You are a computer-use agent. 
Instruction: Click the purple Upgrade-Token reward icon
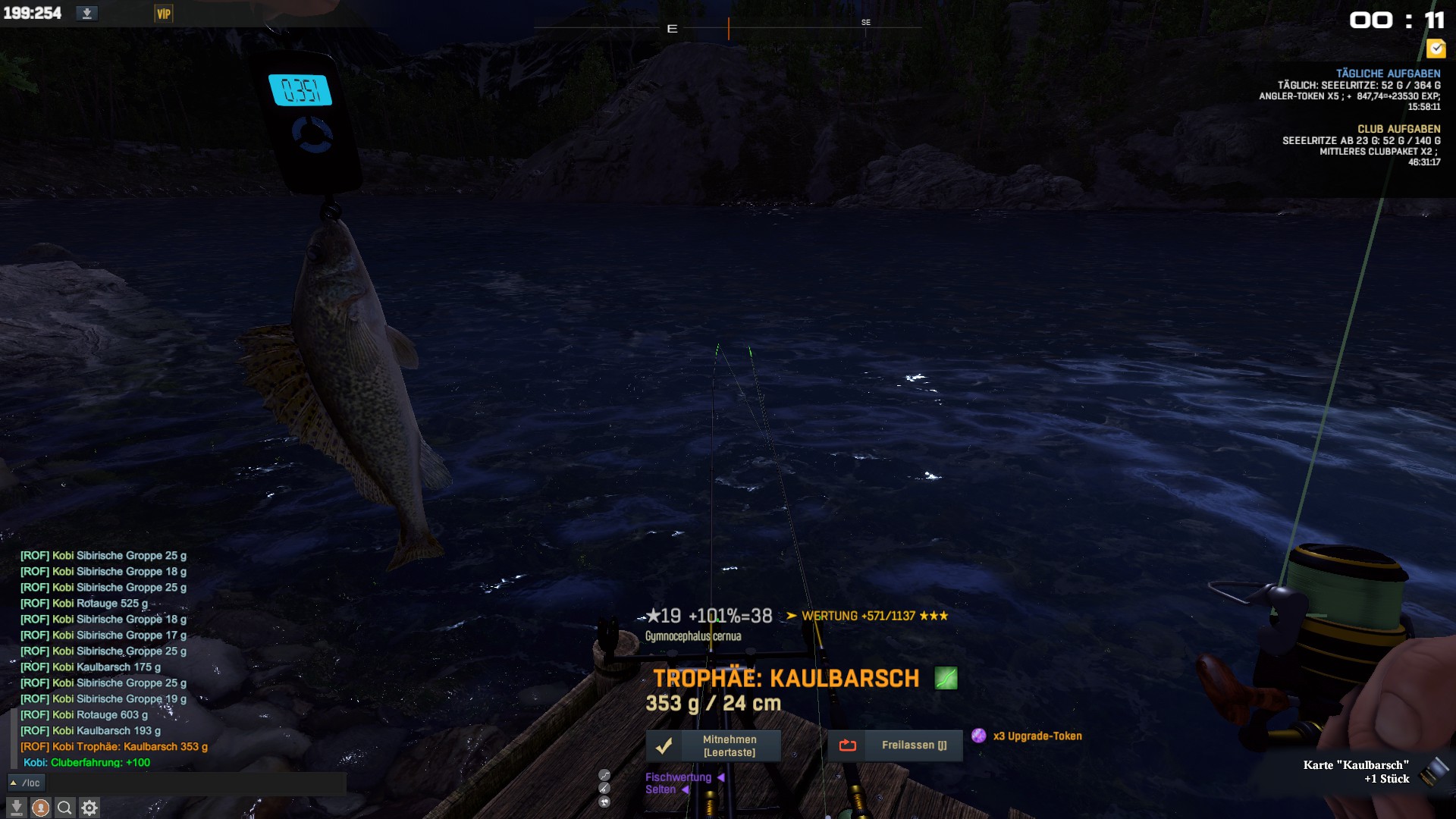point(979,736)
